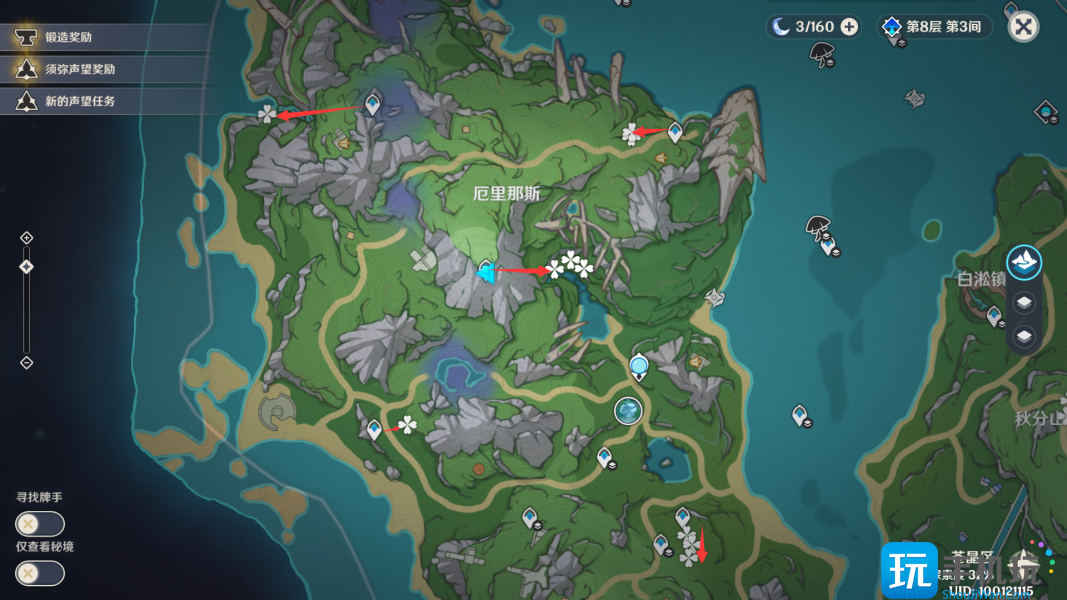Click the map zoom-in plus button
The image size is (1067, 600).
(x=27, y=238)
